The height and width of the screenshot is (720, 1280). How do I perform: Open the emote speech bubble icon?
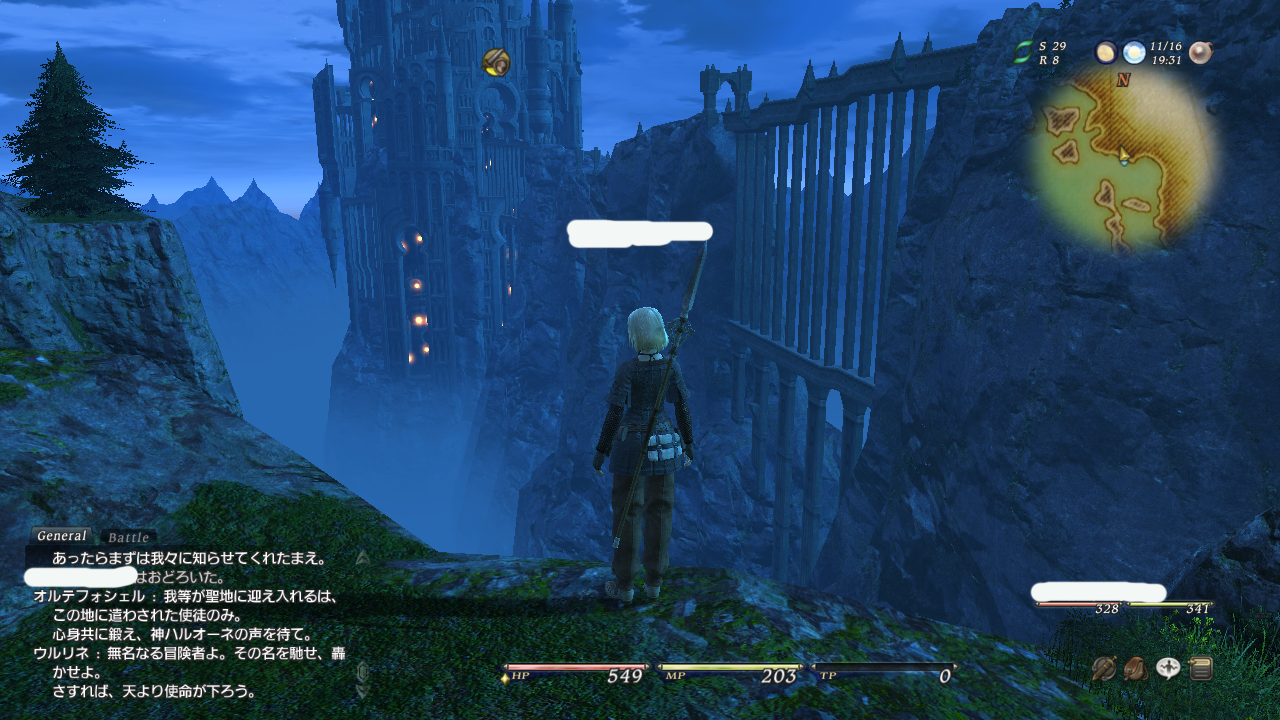tap(1168, 668)
